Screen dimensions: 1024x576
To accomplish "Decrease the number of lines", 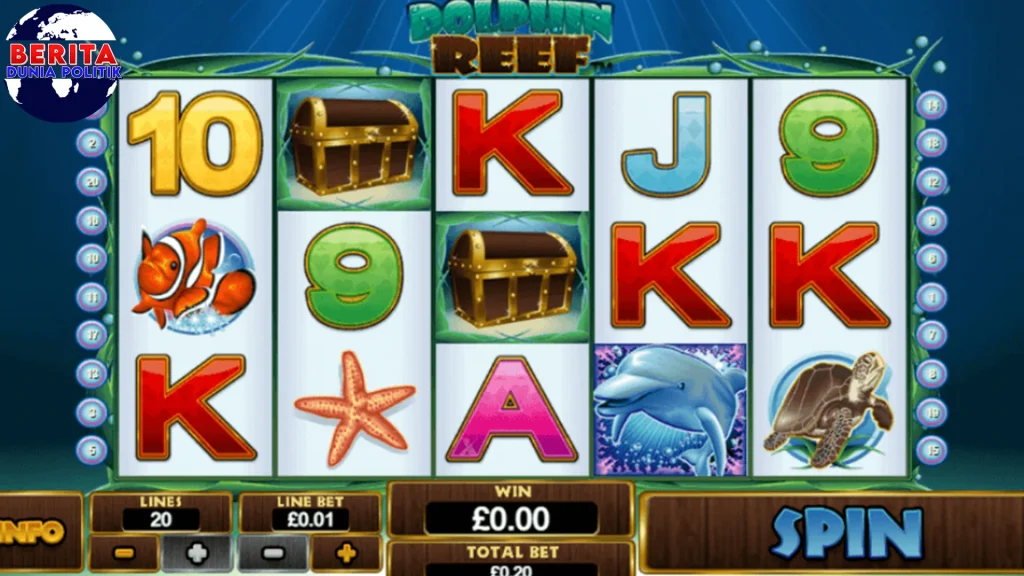I will 125,552.
